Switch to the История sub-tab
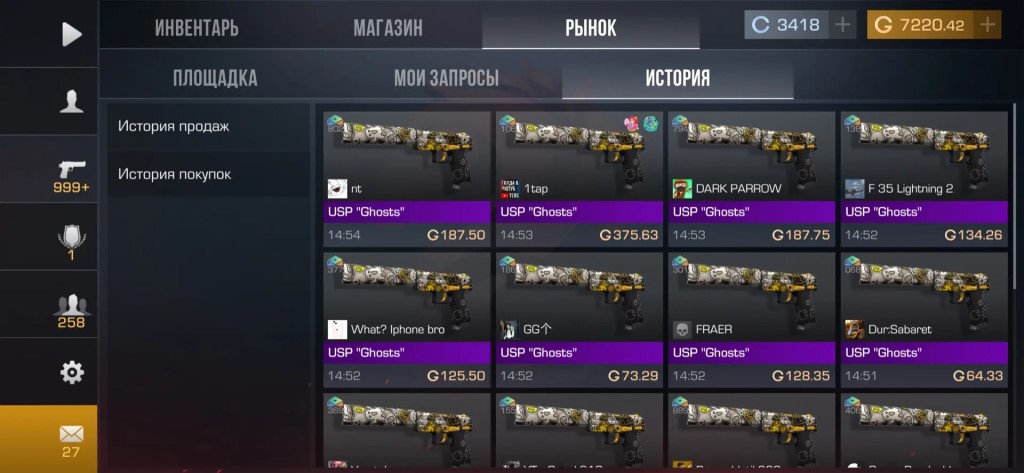Screen dimensions: 1024x473 click(677, 78)
